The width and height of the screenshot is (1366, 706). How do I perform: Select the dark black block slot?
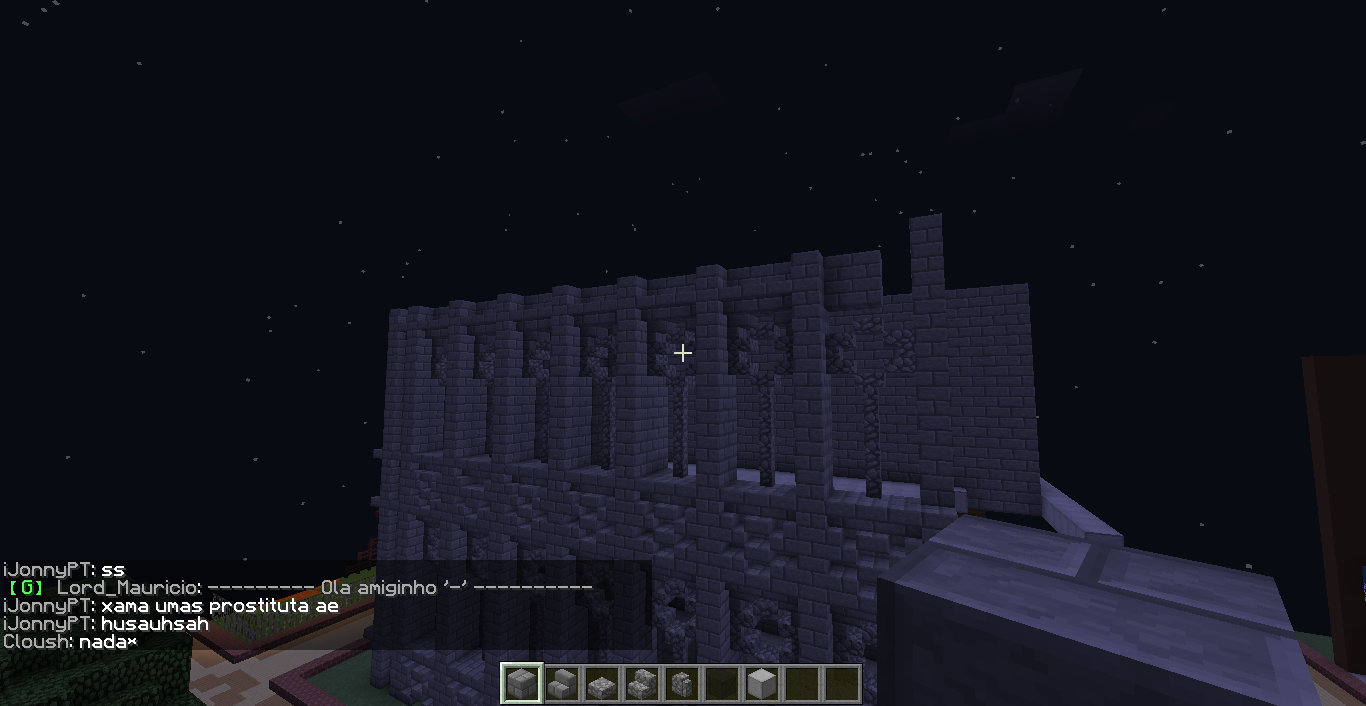click(721, 684)
